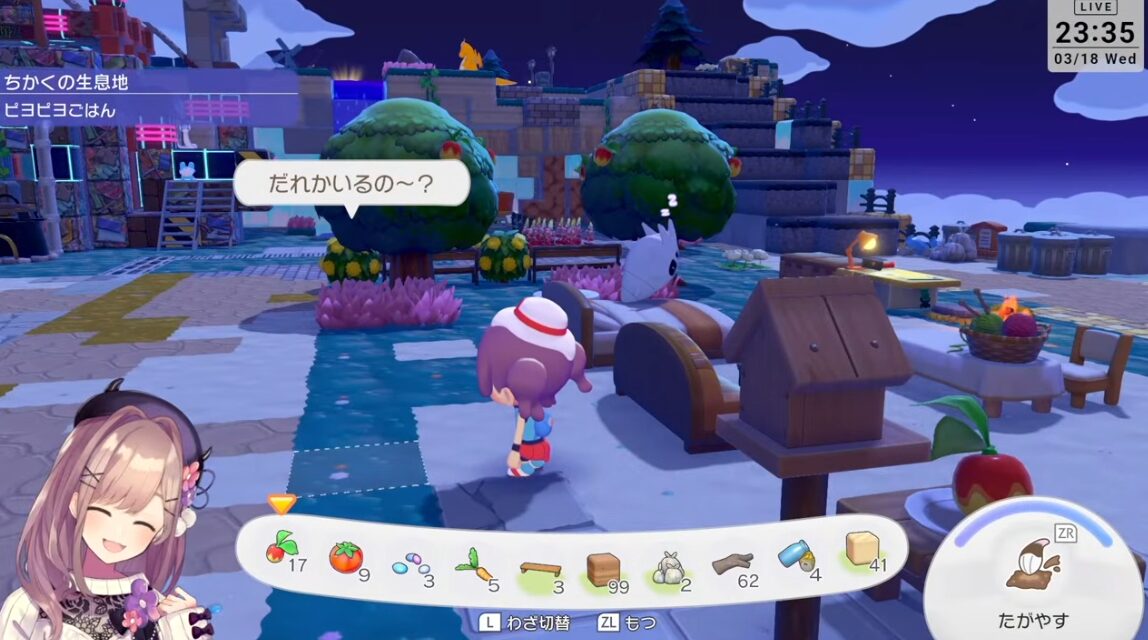This screenshot has height=640, width=1148.
Task: Select the tree branch slot with 62
Action: [x=732, y=565]
